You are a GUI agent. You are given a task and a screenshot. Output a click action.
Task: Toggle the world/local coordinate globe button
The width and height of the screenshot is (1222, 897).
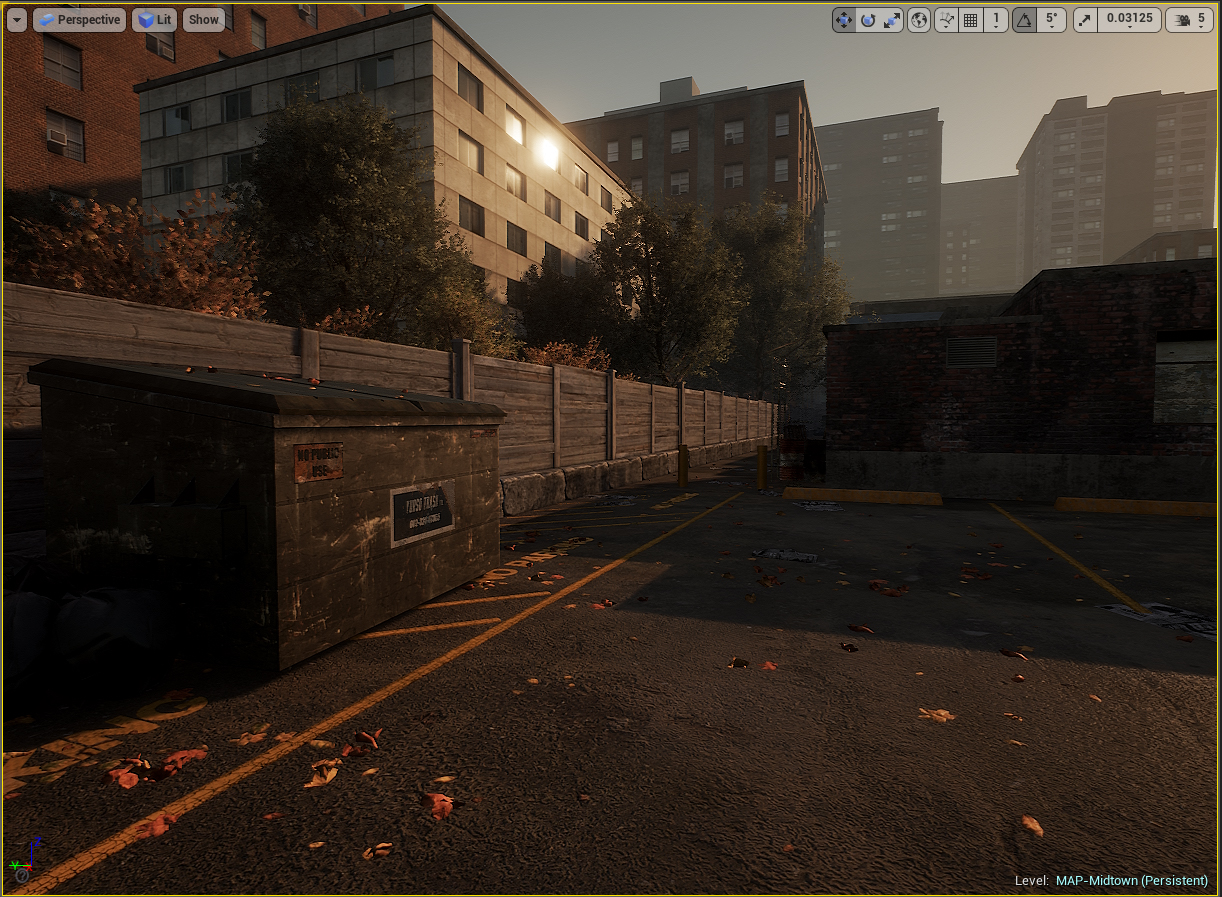point(919,20)
